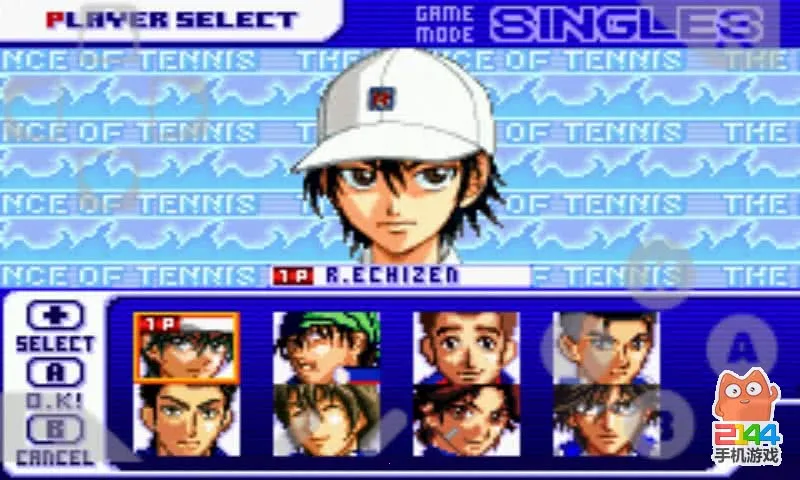The width and height of the screenshot is (800, 480).
Task: Select the R. Echizen white cap portrait
Action: coord(187,347)
